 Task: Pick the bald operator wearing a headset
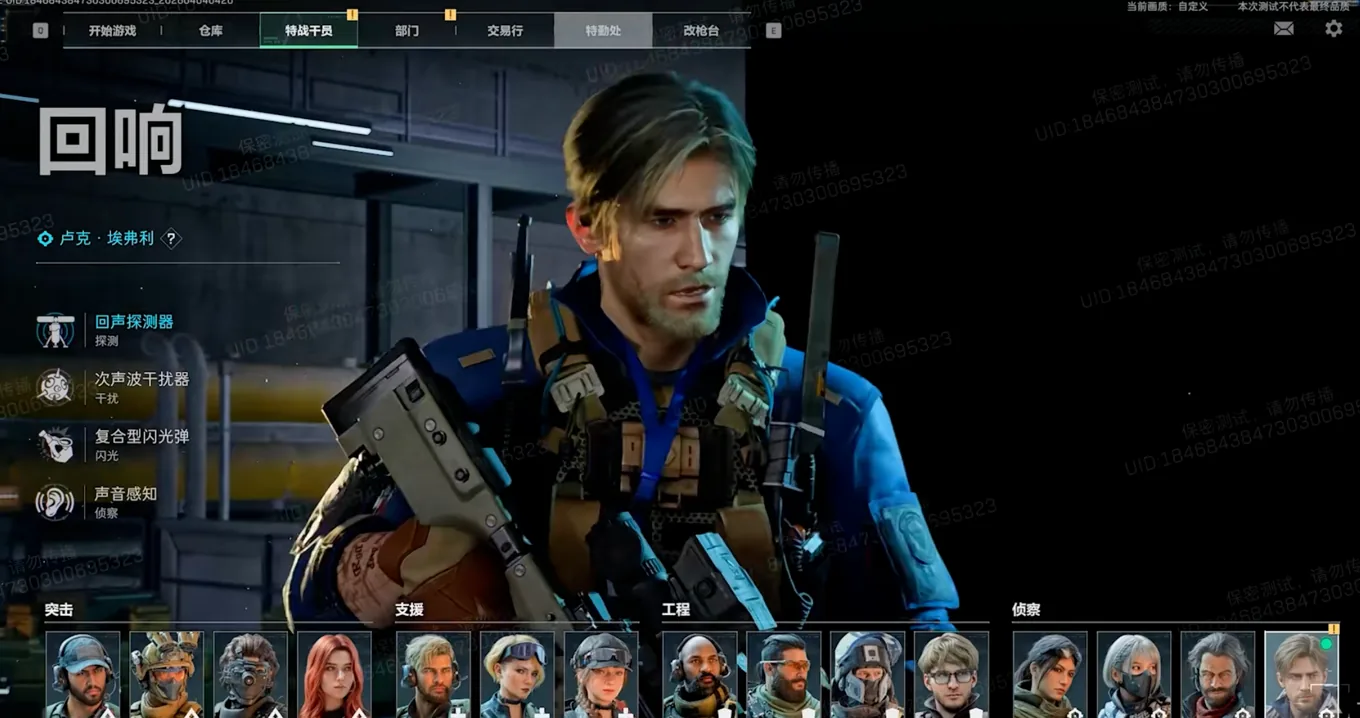click(700, 675)
